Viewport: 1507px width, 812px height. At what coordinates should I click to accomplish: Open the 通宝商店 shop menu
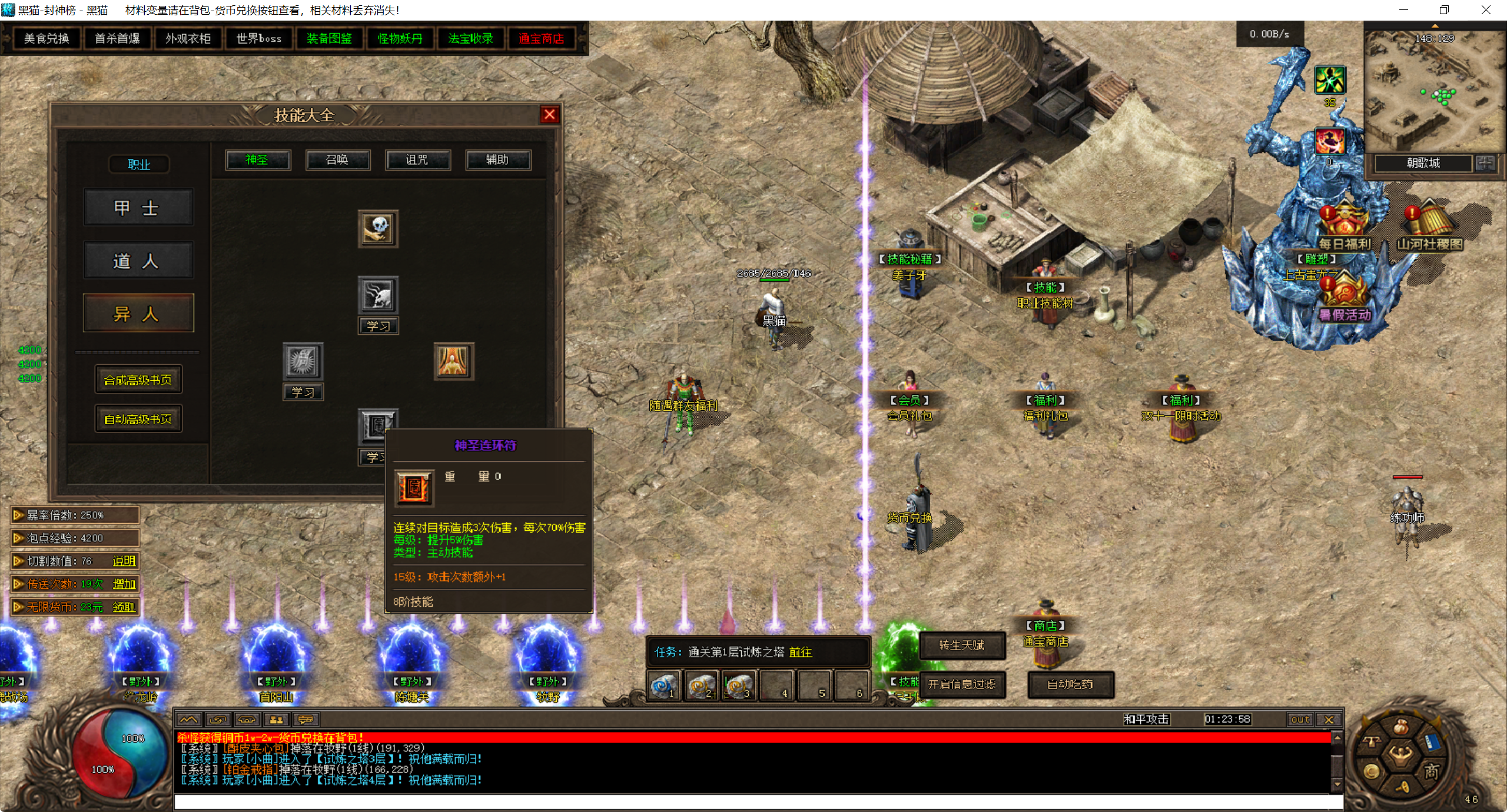click(541, 39)
